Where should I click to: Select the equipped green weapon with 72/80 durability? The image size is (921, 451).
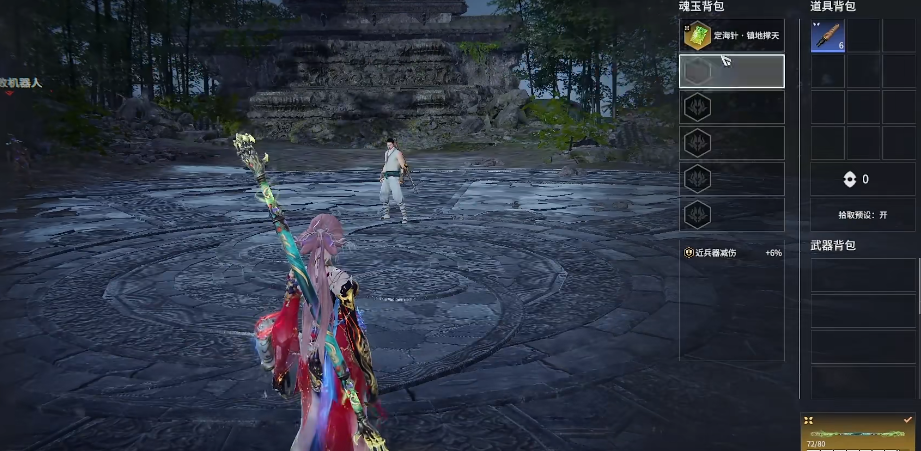[859, 433]
